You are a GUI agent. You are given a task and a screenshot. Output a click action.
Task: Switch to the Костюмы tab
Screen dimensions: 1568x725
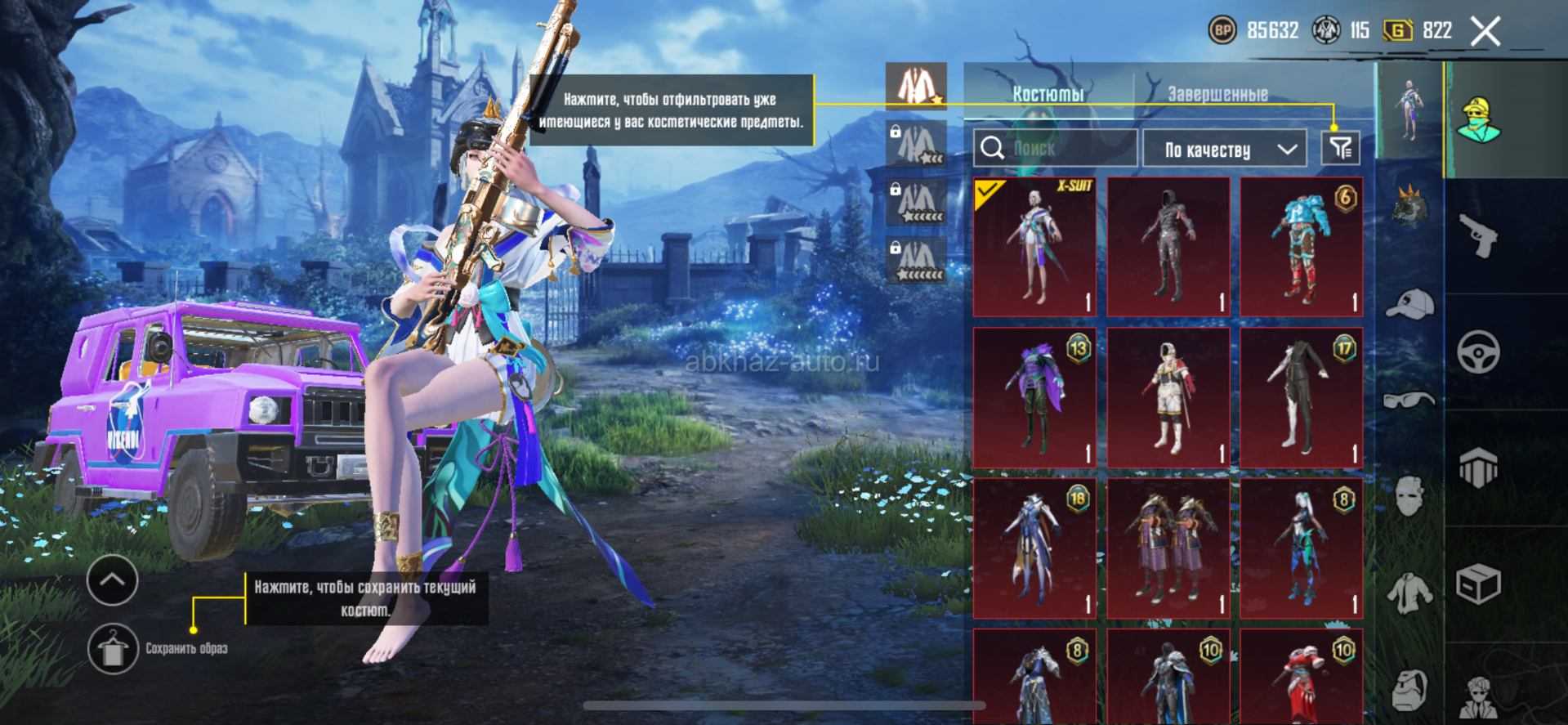(x=1048, y=94)
